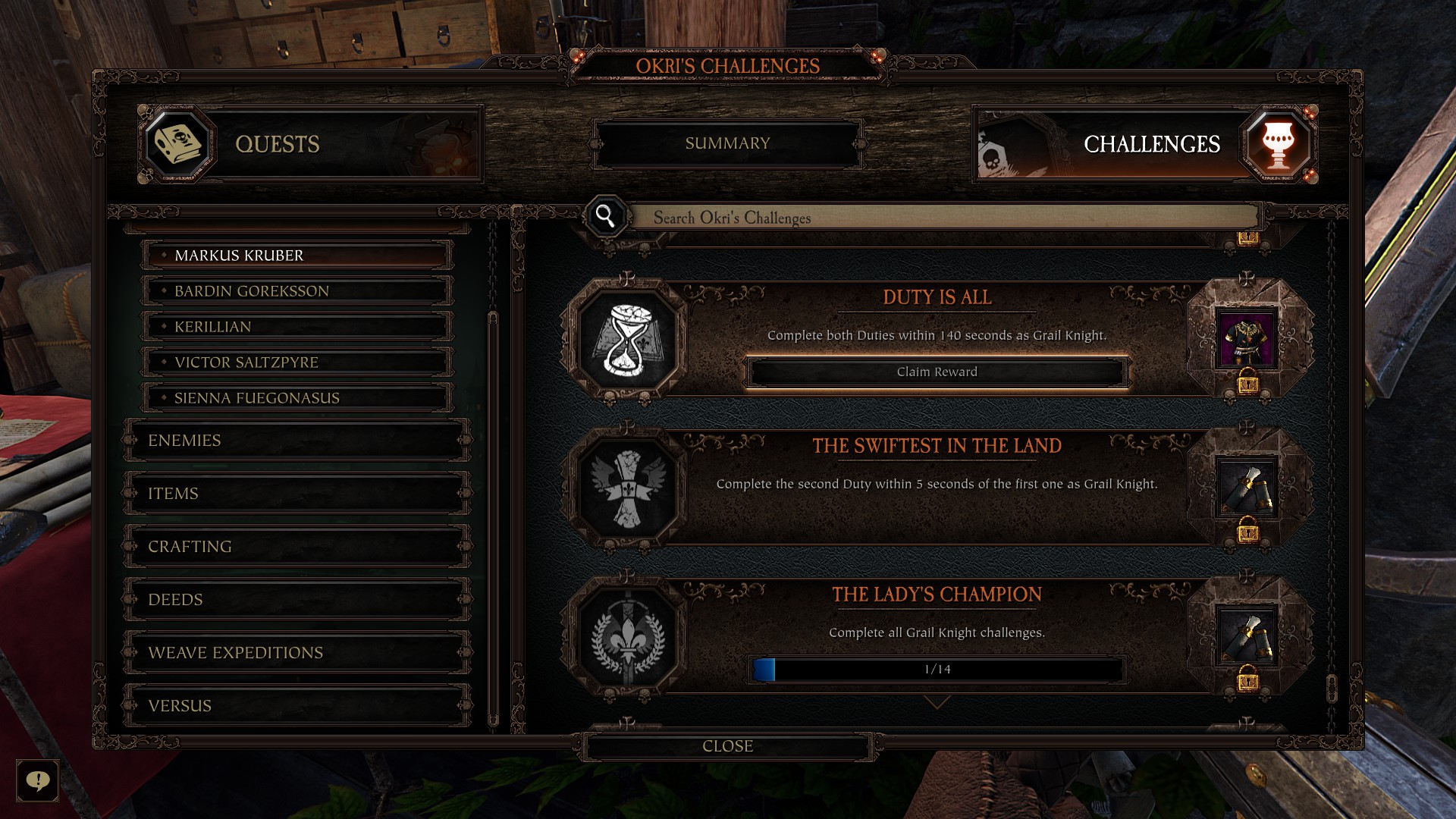Show Victor Saltzpyre challenges
The width and height of the screenshot is (1456, 819).
click(x=297, y=362)
